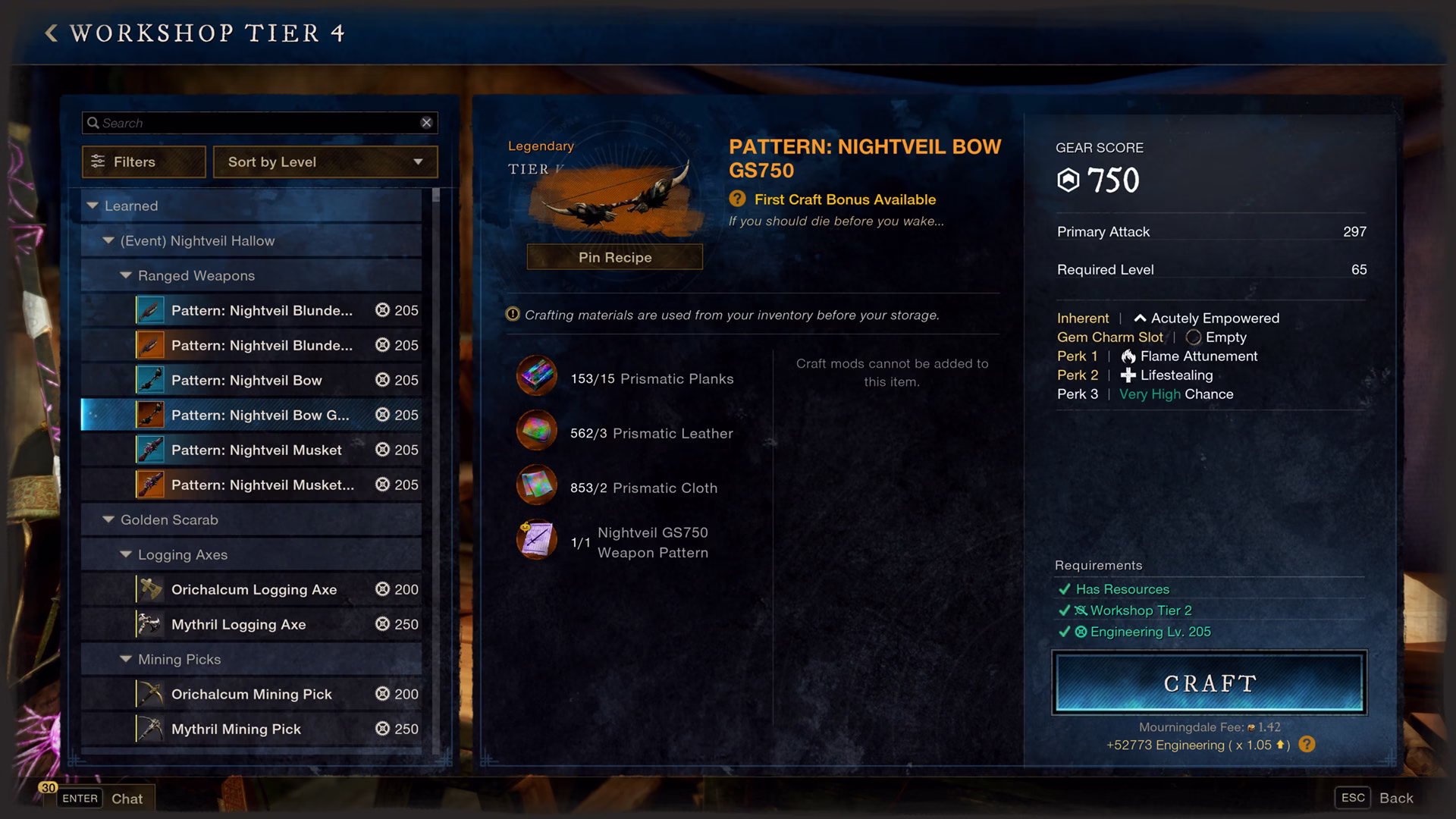The width and height of the screenshot is (1456, 819).
Task: Choose the Mythril Mining Pick recipe
Action: [236, 729]
